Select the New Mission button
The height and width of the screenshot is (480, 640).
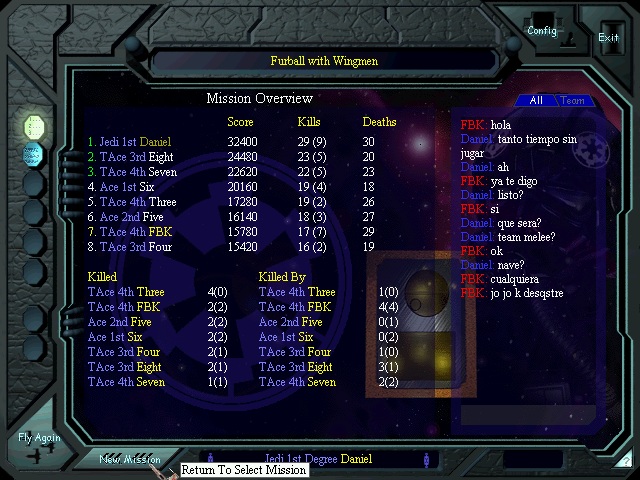130,459
